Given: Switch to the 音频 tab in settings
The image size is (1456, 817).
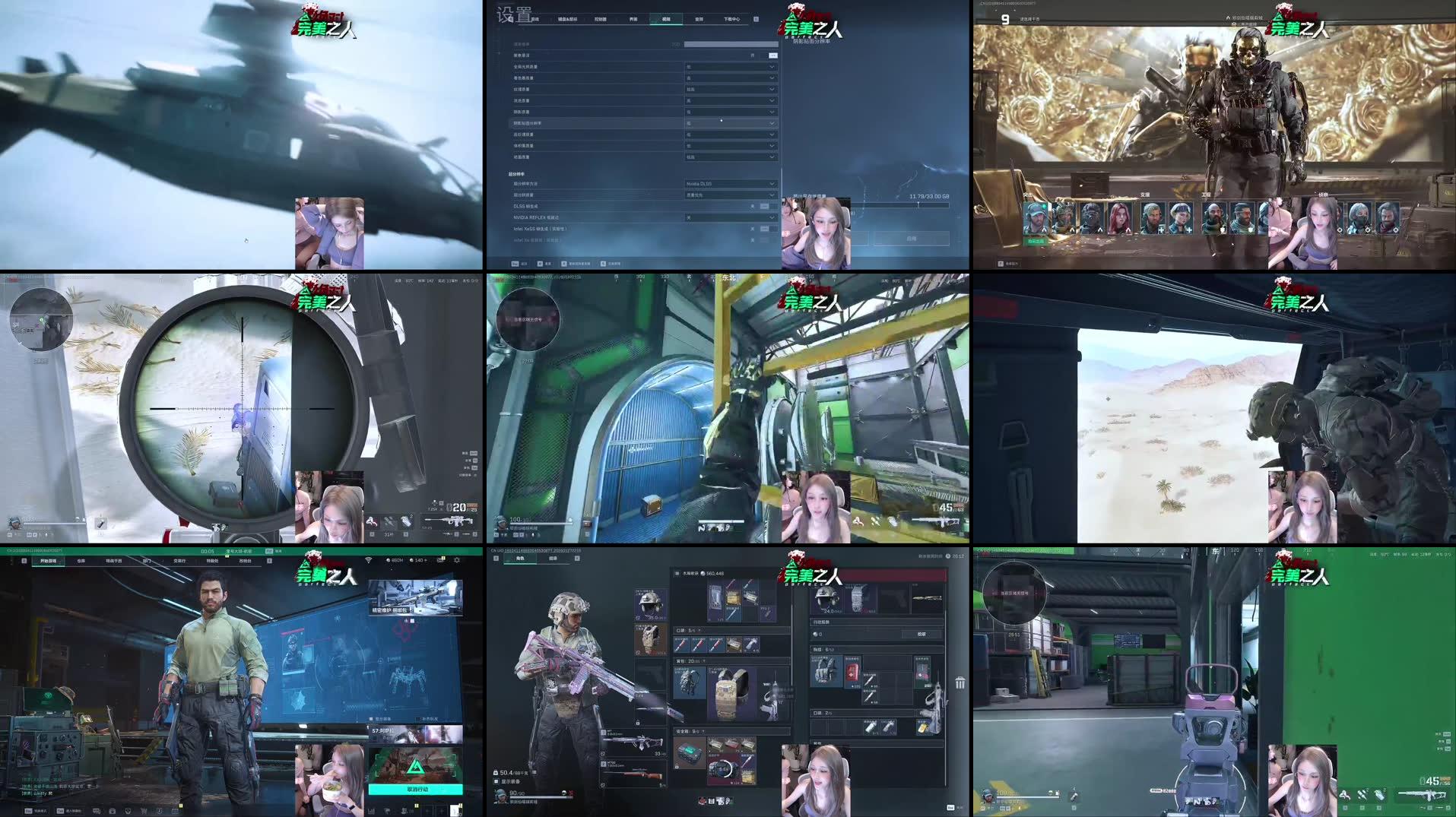Looking at the screenshot, I should tap(699, 19).
